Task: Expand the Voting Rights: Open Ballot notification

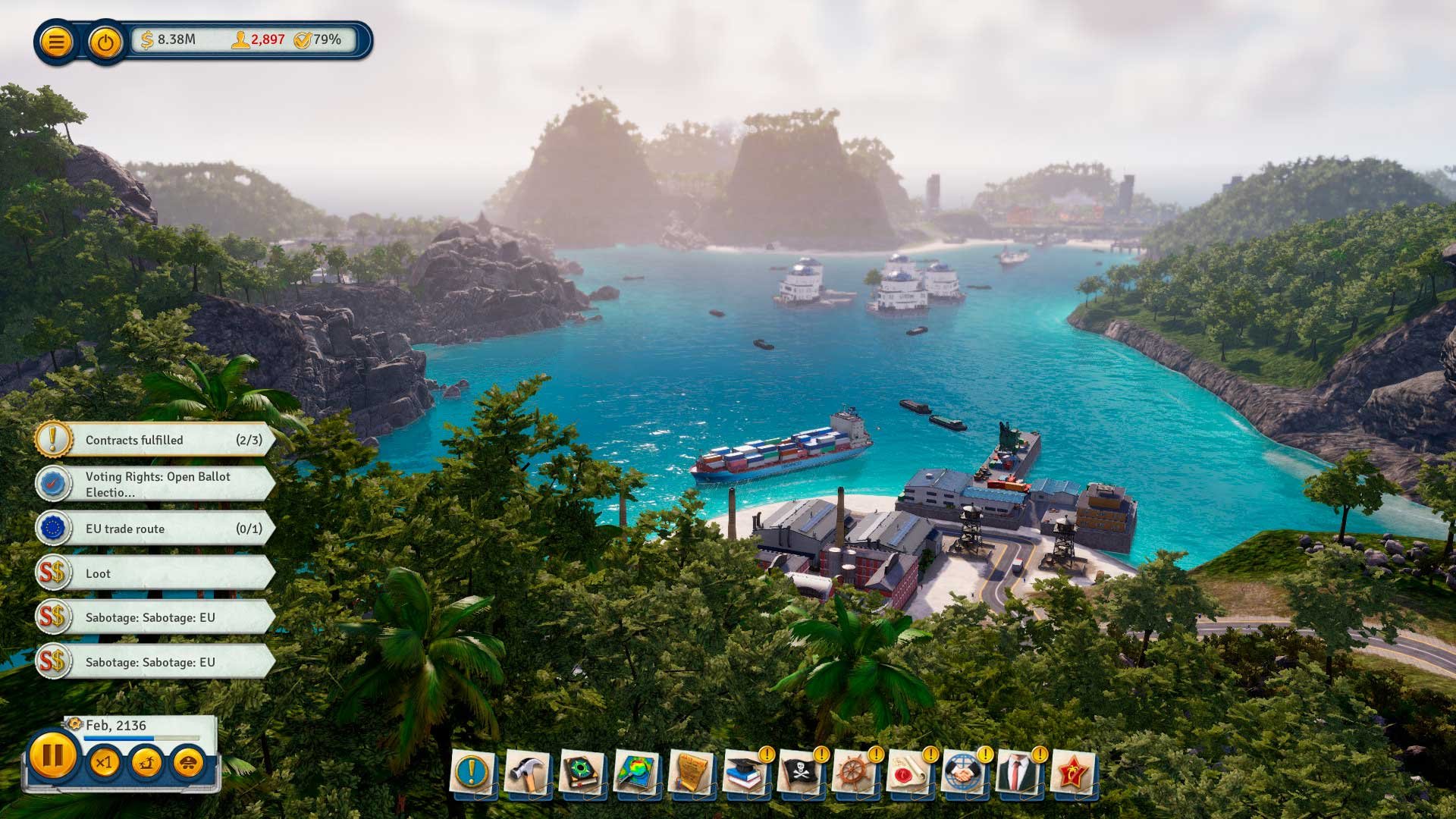Action: point(152,485)
